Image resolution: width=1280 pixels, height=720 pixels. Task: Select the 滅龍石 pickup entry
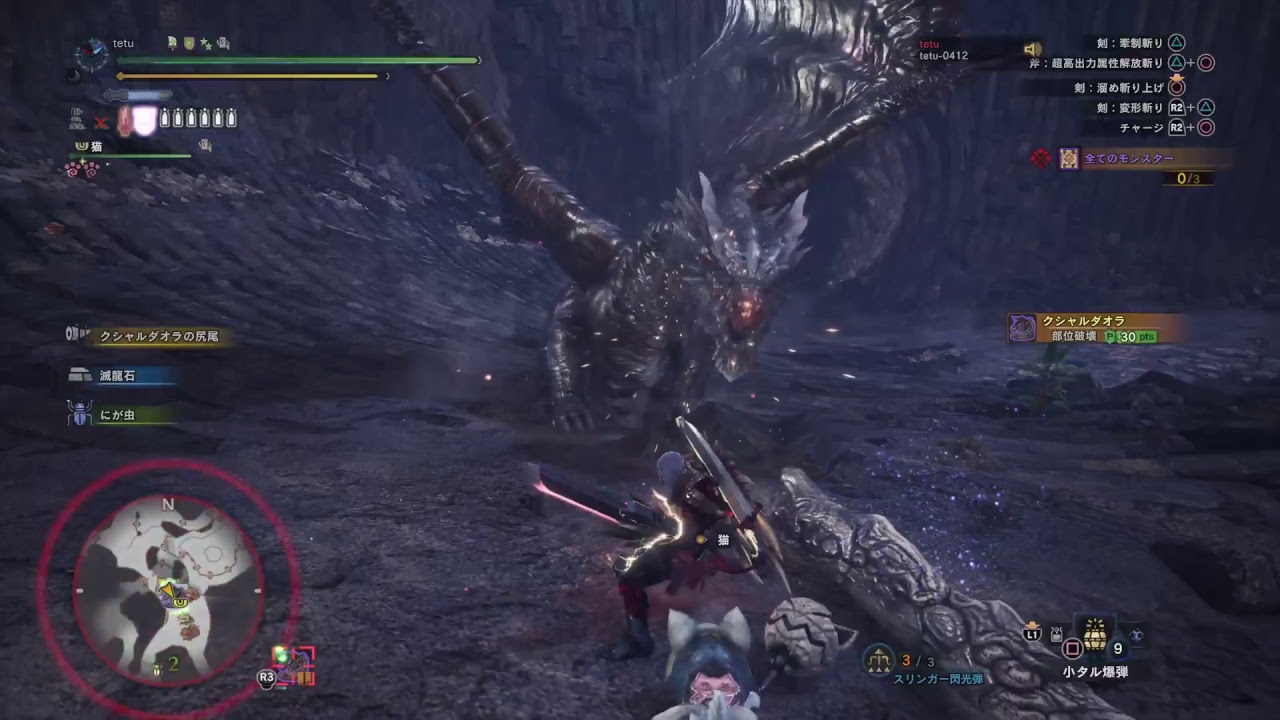coord(118,376)
